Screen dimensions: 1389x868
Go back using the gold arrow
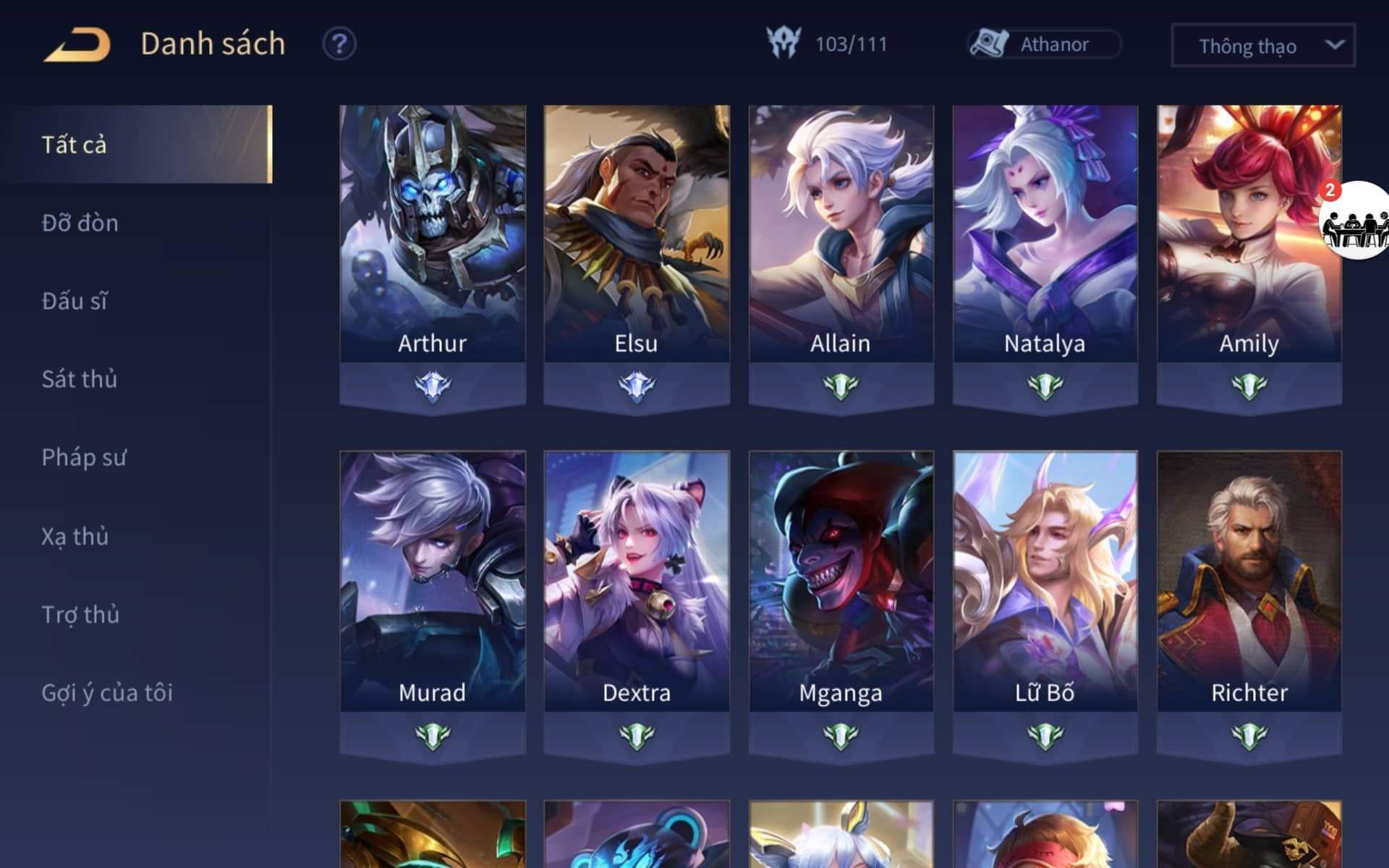point(77,45)
